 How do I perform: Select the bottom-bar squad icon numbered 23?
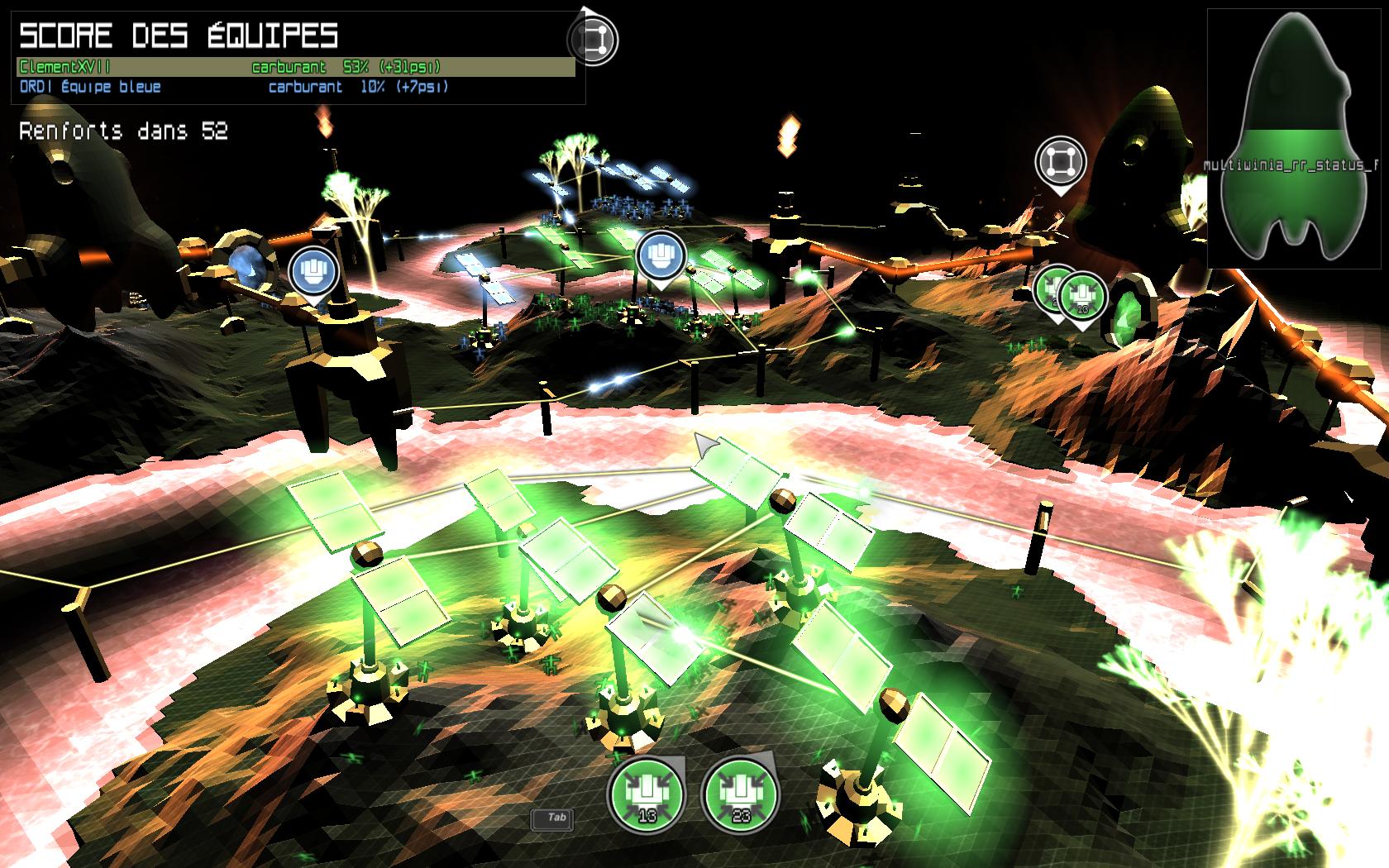[738, 794]
